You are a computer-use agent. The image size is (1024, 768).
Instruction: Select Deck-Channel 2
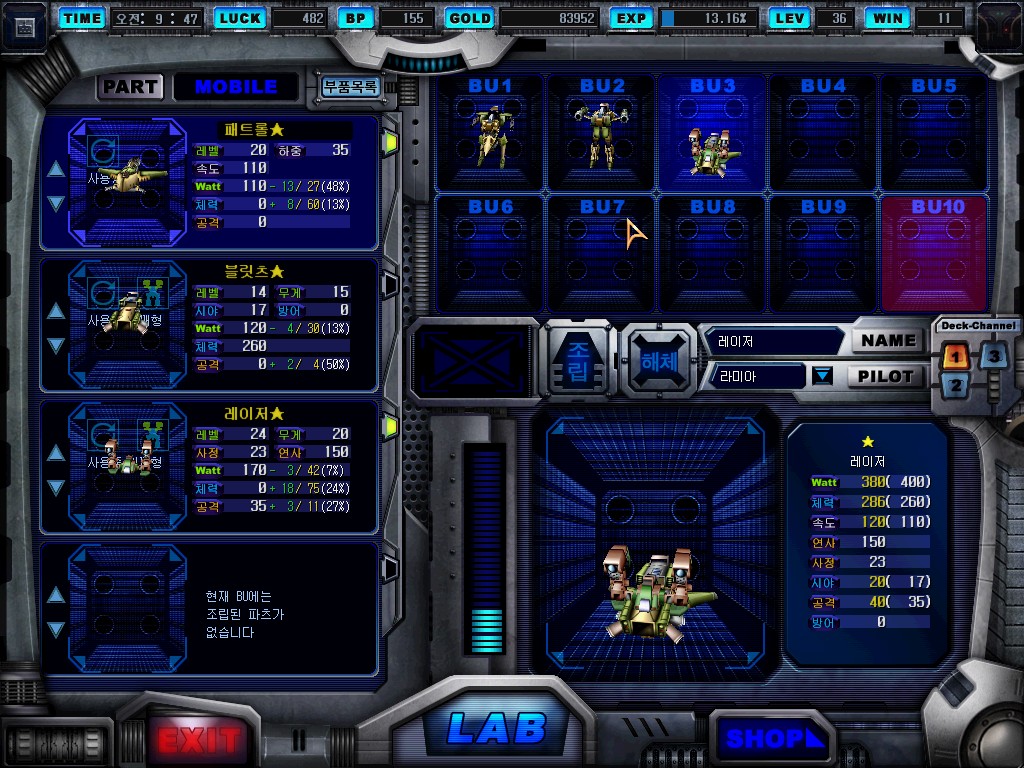tap(955, 386)
